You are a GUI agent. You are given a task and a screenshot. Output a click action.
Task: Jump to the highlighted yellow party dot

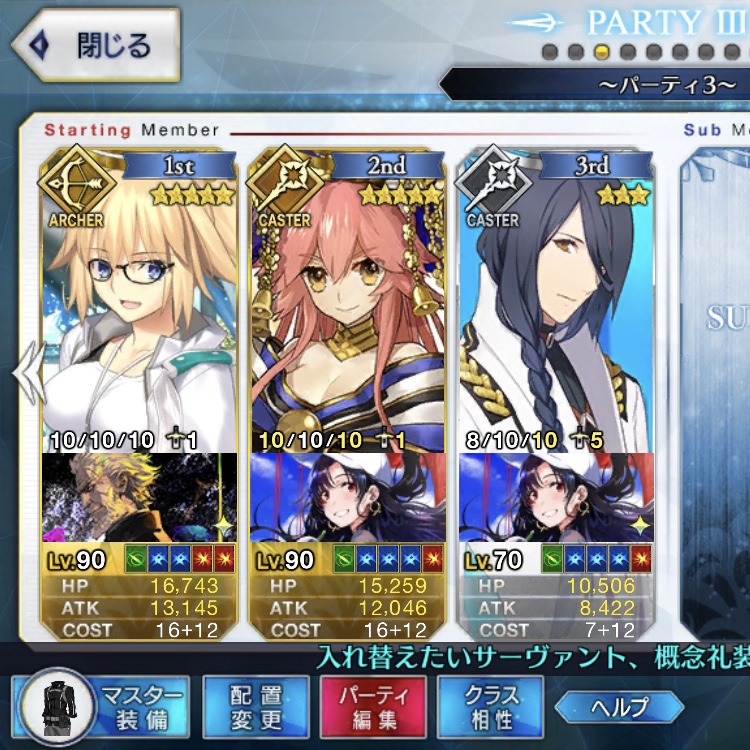pos(601,51)
